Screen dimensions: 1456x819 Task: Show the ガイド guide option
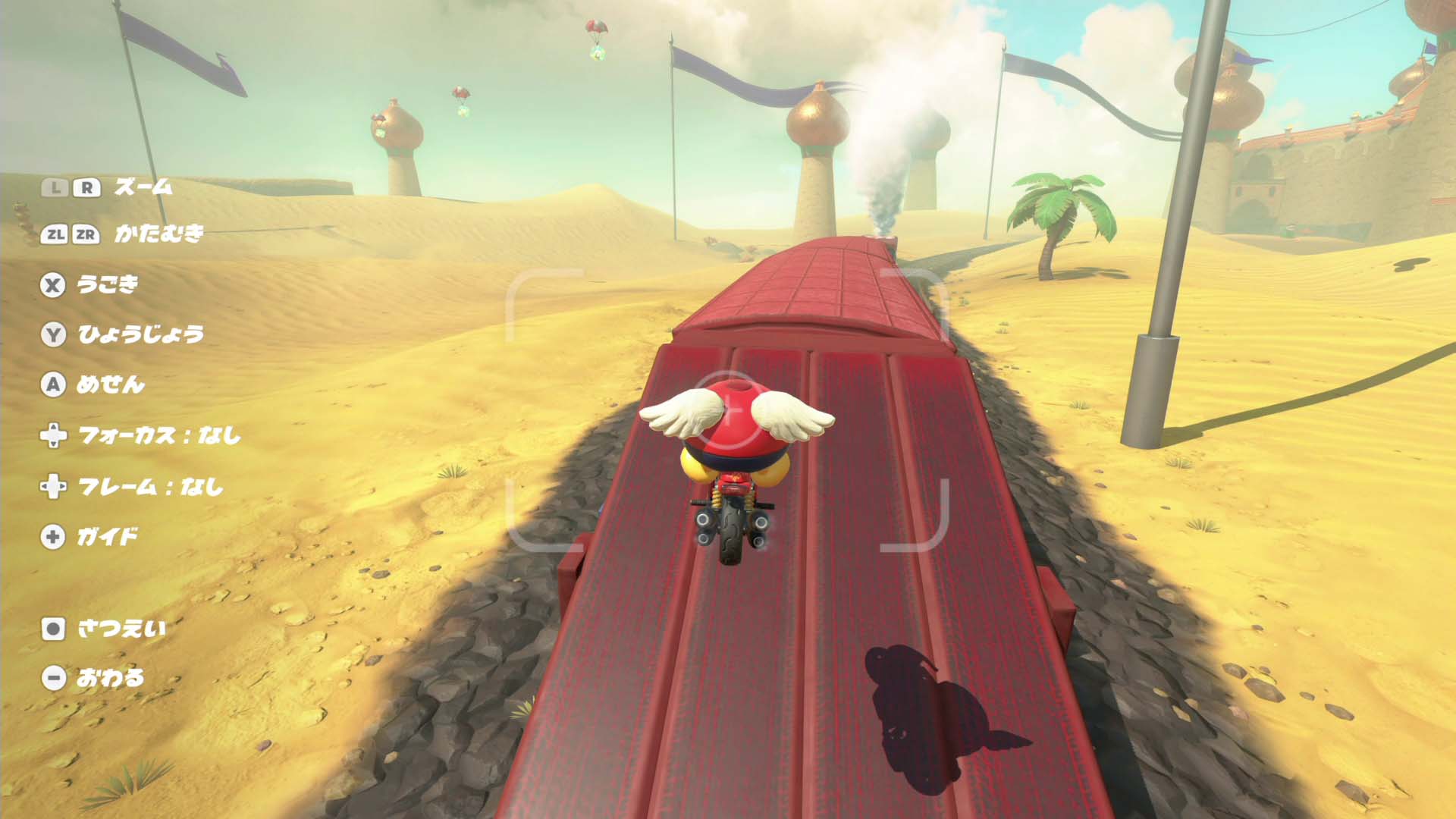[x=107, y=537]
